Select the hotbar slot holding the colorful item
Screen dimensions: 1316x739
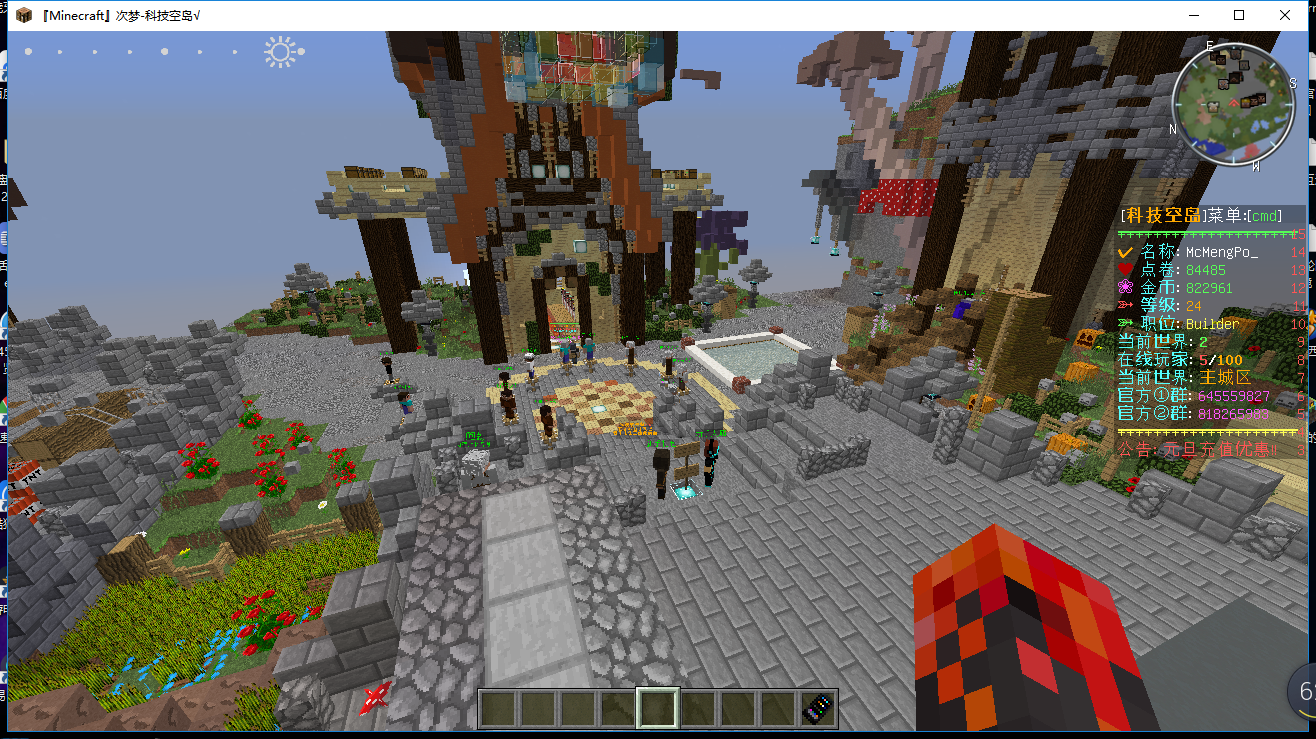tap(819, 708)
